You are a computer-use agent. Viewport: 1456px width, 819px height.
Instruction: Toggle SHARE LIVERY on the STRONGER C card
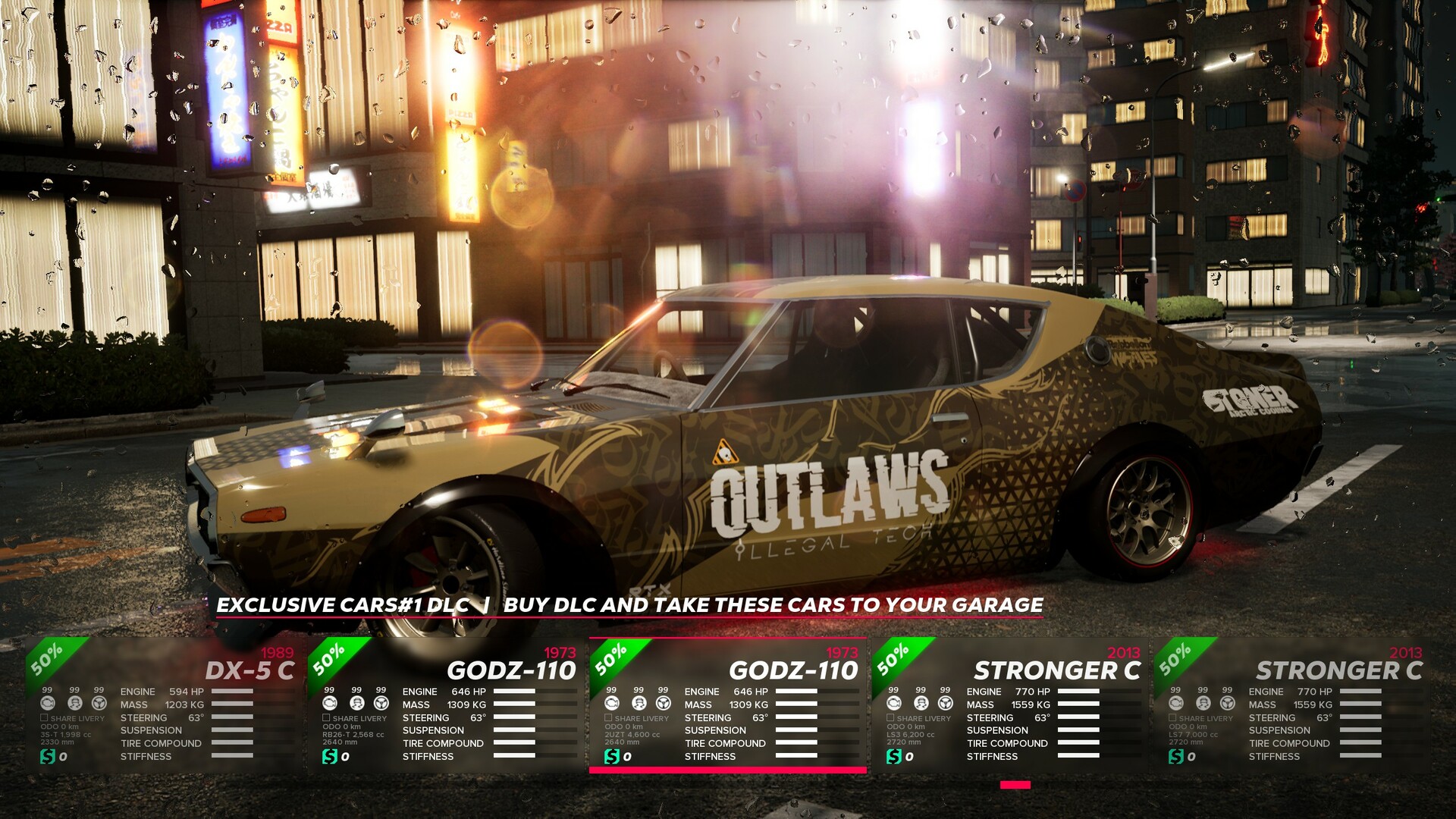coord(889,717)
